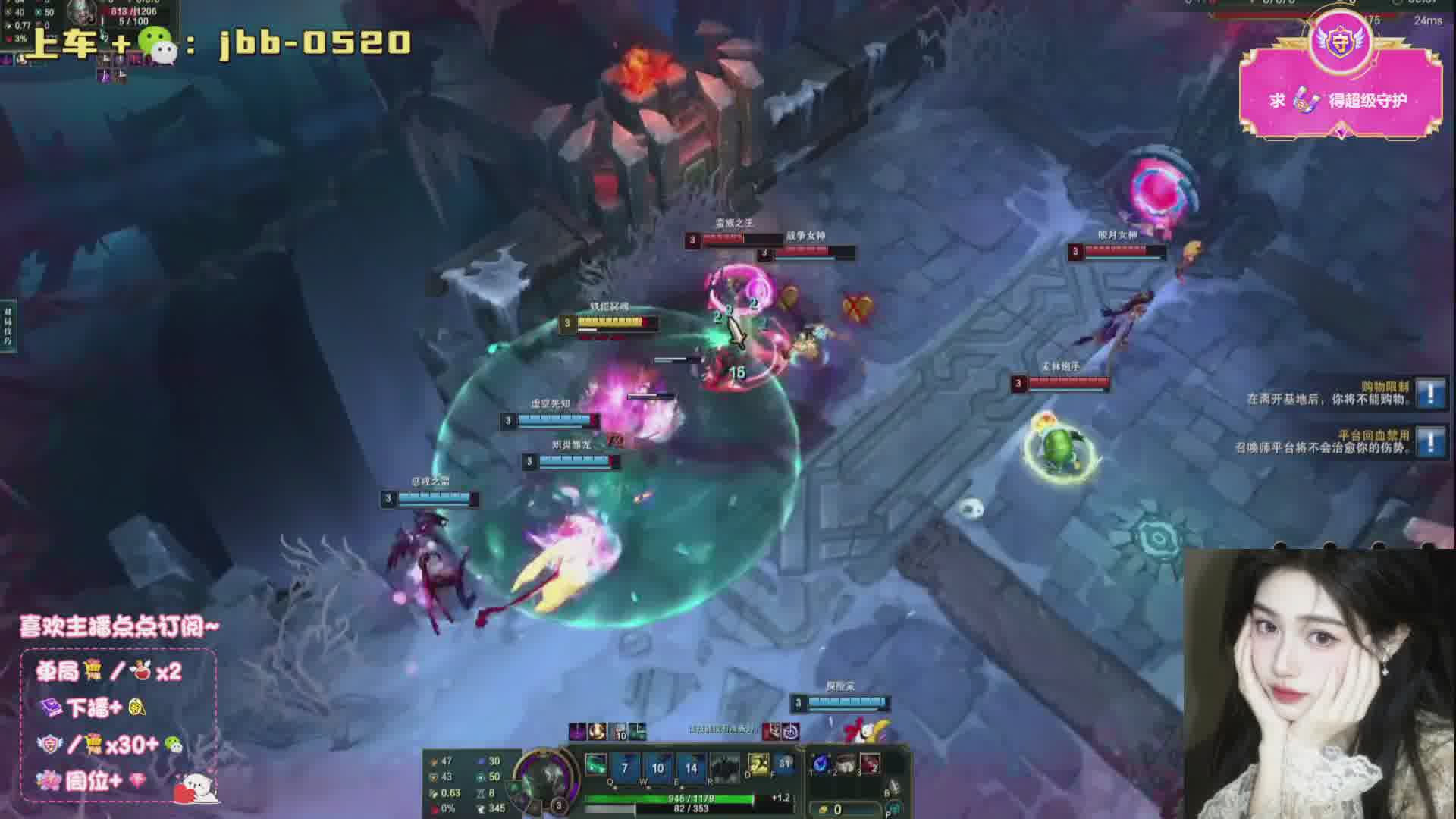
Task: Select the item in inventory slot 2
Action: [x=846, y=763]
